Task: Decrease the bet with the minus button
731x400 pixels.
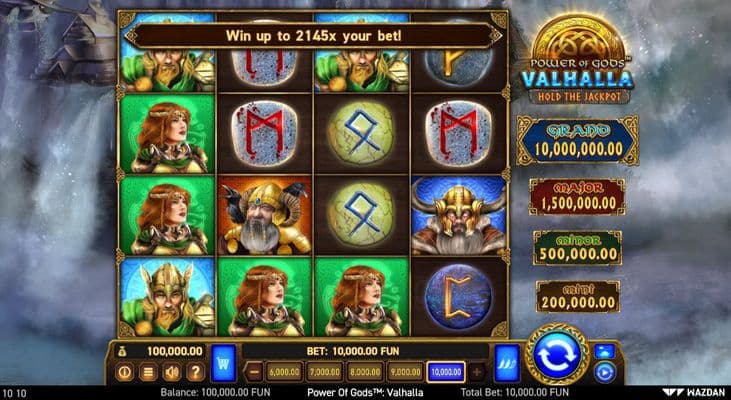Action: click(x=254, y=371)
